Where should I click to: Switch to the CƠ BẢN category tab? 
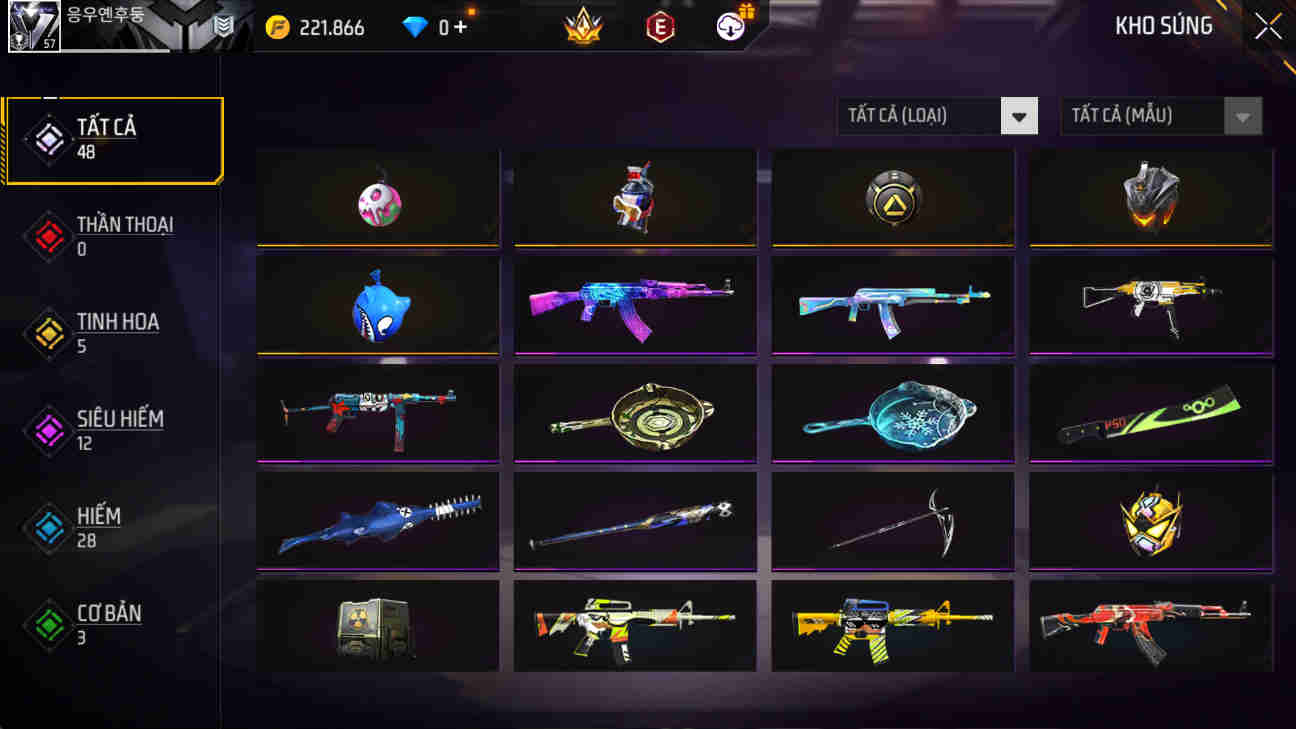click(x=110, y=625)
